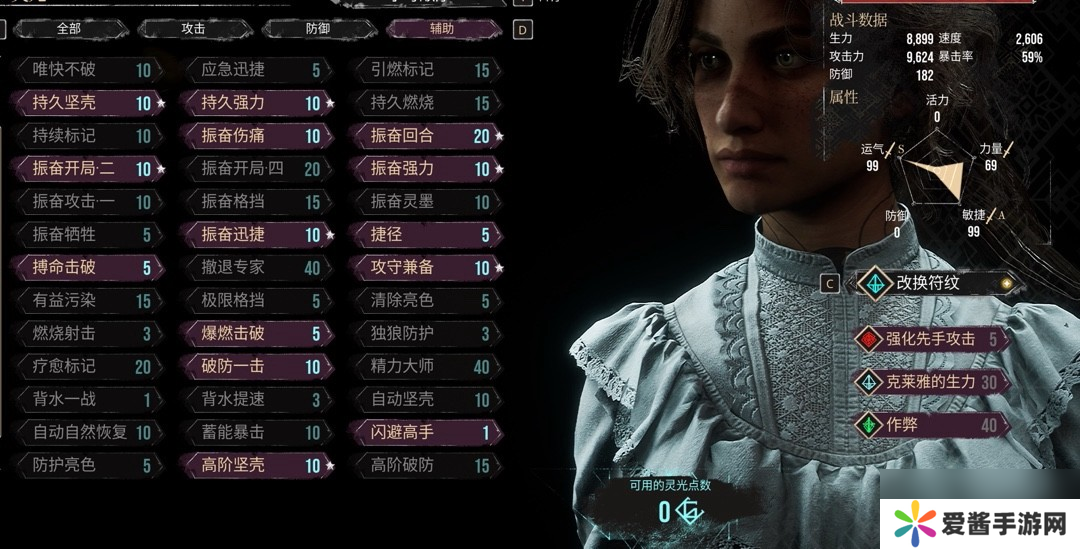Select the 作弊 rune entry
The width and height of the screenshot is (1080, 549).
(930, 425)
